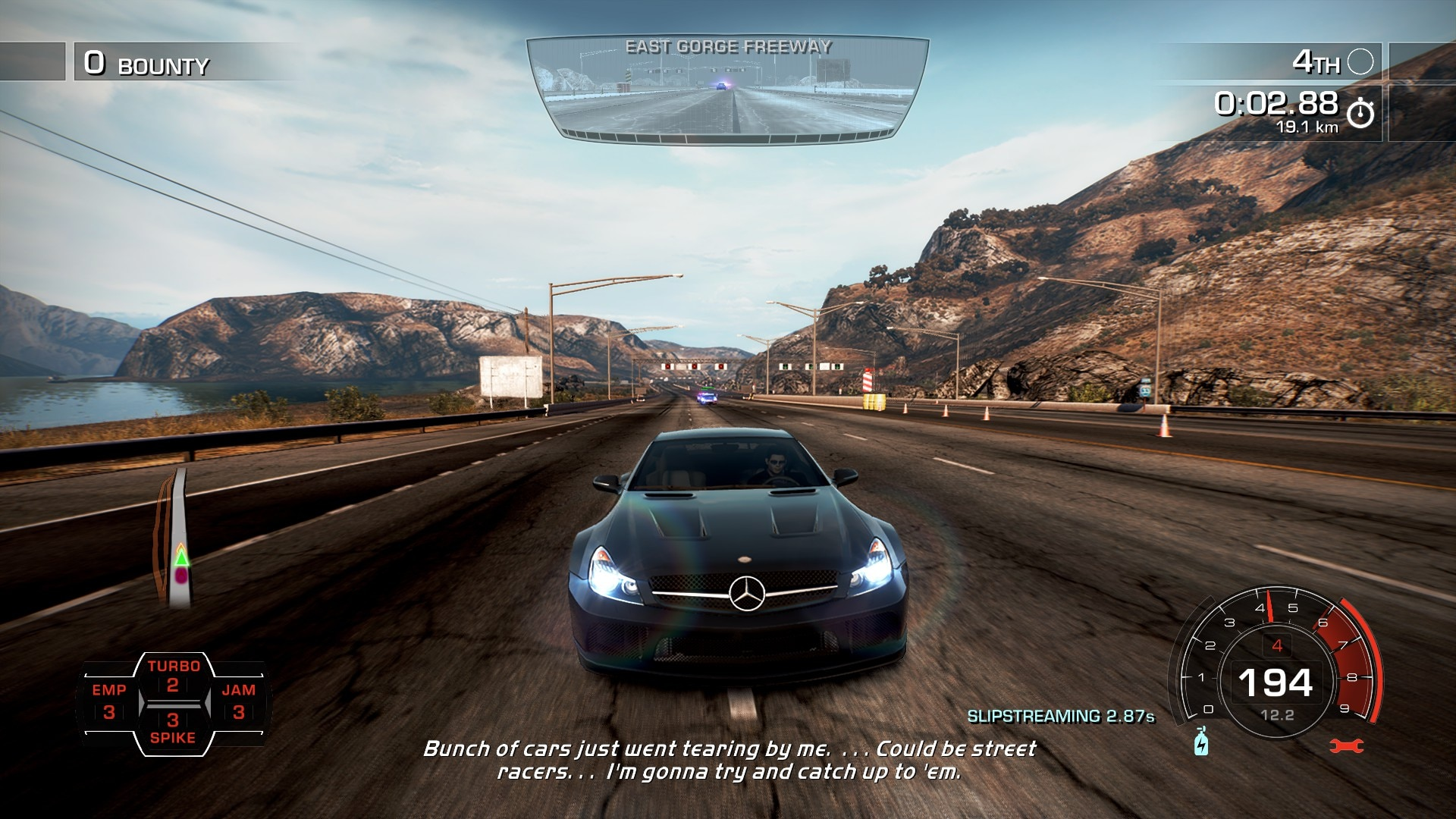Click the red wrench damage icon
The image size is (1456, 819).
click(x=1347, y=746)
